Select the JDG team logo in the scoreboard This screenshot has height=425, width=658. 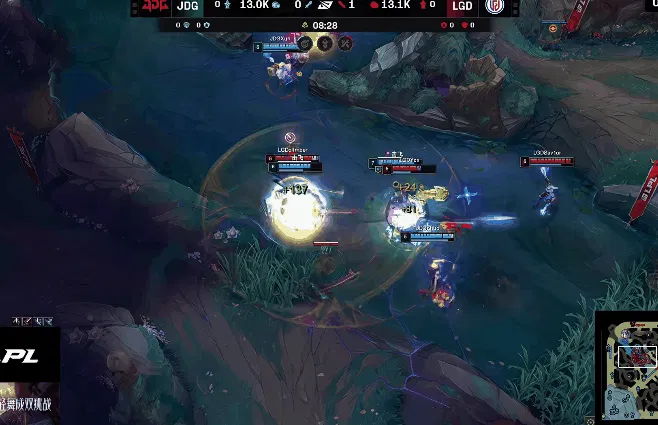[155, 7]
